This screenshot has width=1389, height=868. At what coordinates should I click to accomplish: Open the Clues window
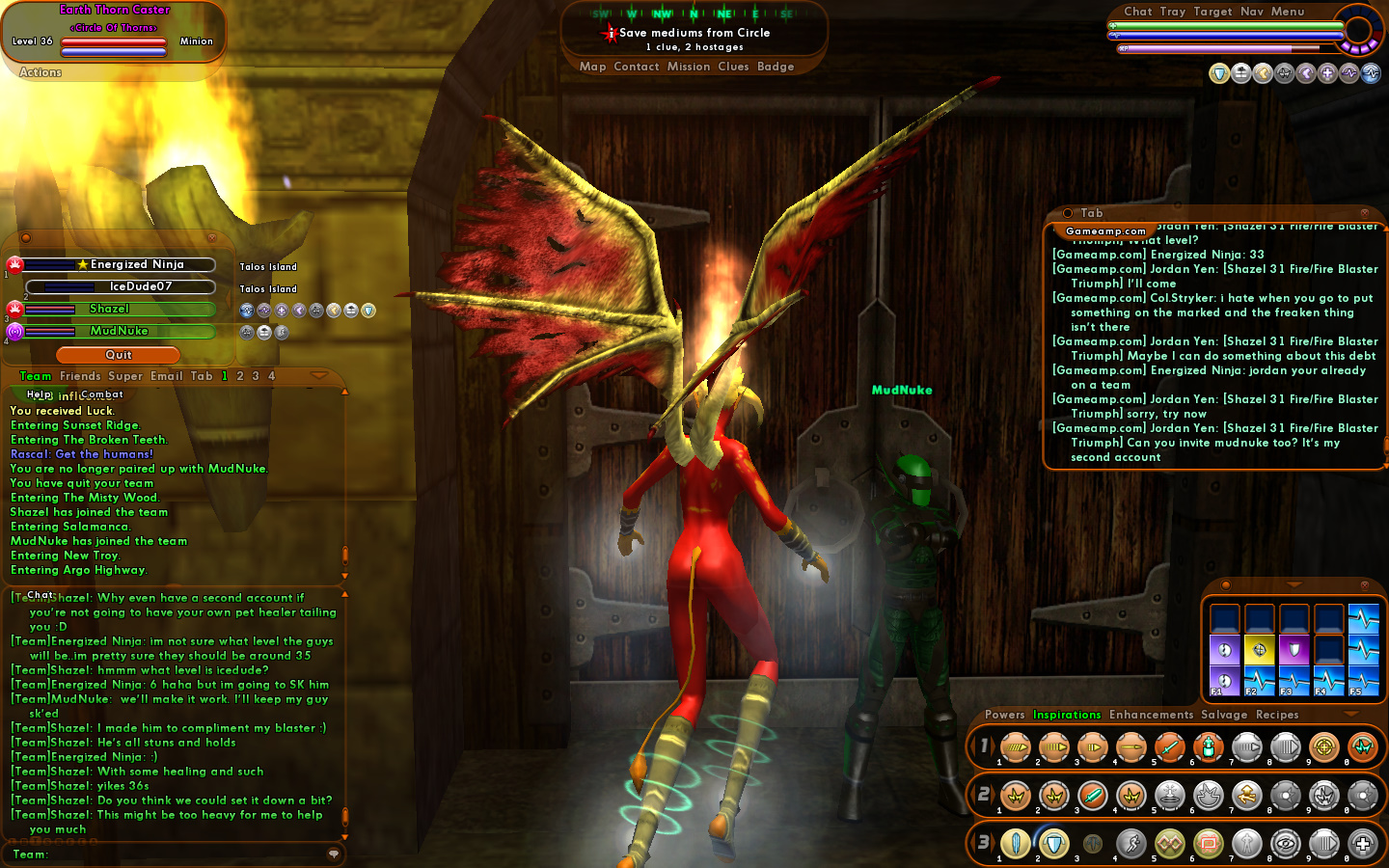pos(733,67)
